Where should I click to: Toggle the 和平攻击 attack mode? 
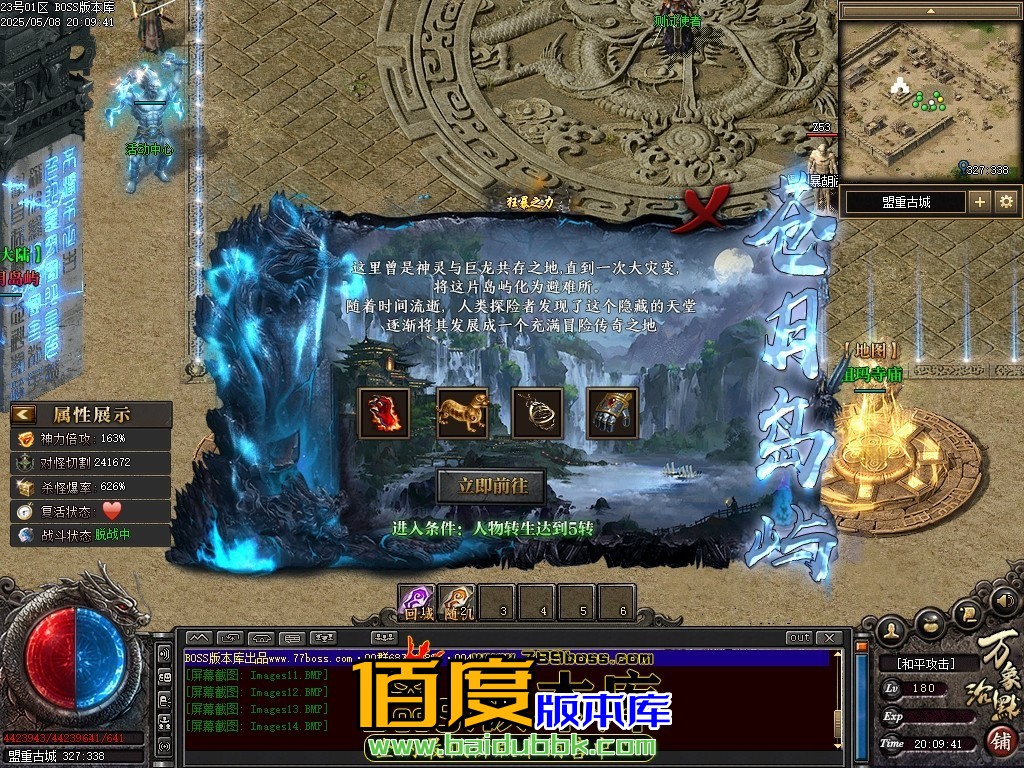point(925,663)
